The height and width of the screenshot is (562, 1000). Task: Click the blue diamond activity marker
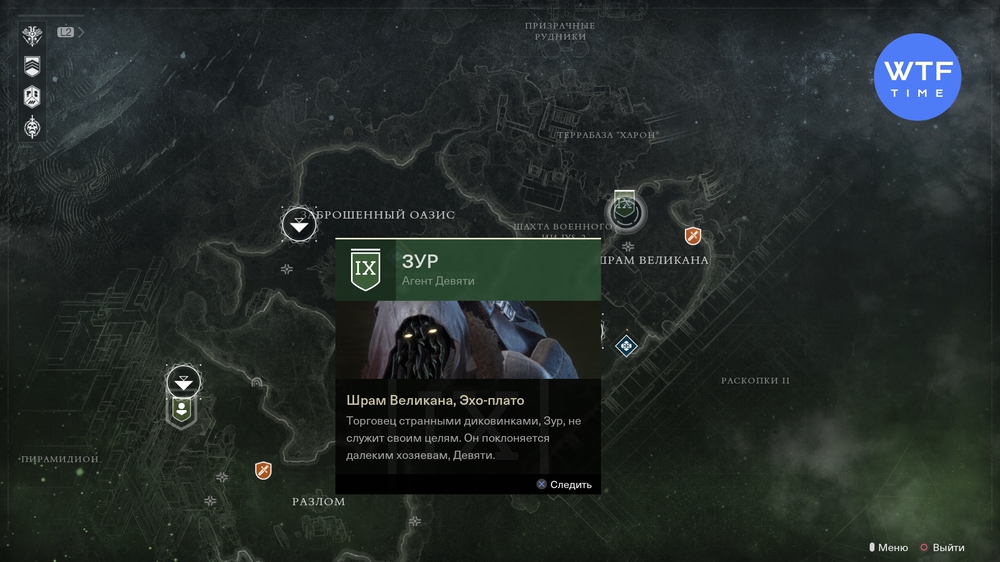coord(626,346)
